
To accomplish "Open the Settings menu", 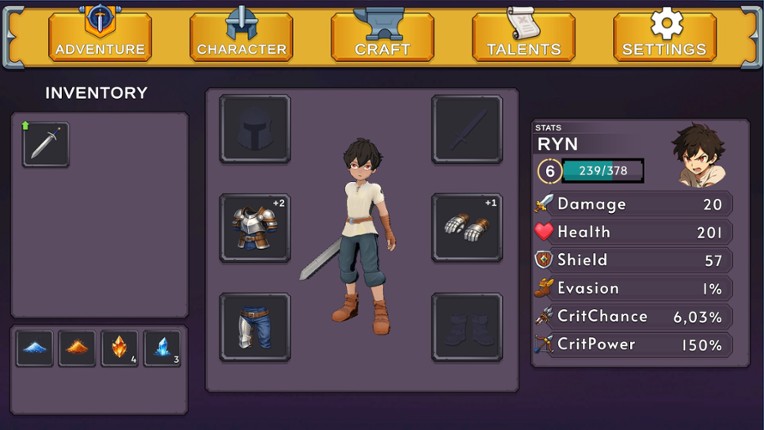I will [x=664, y=37].
